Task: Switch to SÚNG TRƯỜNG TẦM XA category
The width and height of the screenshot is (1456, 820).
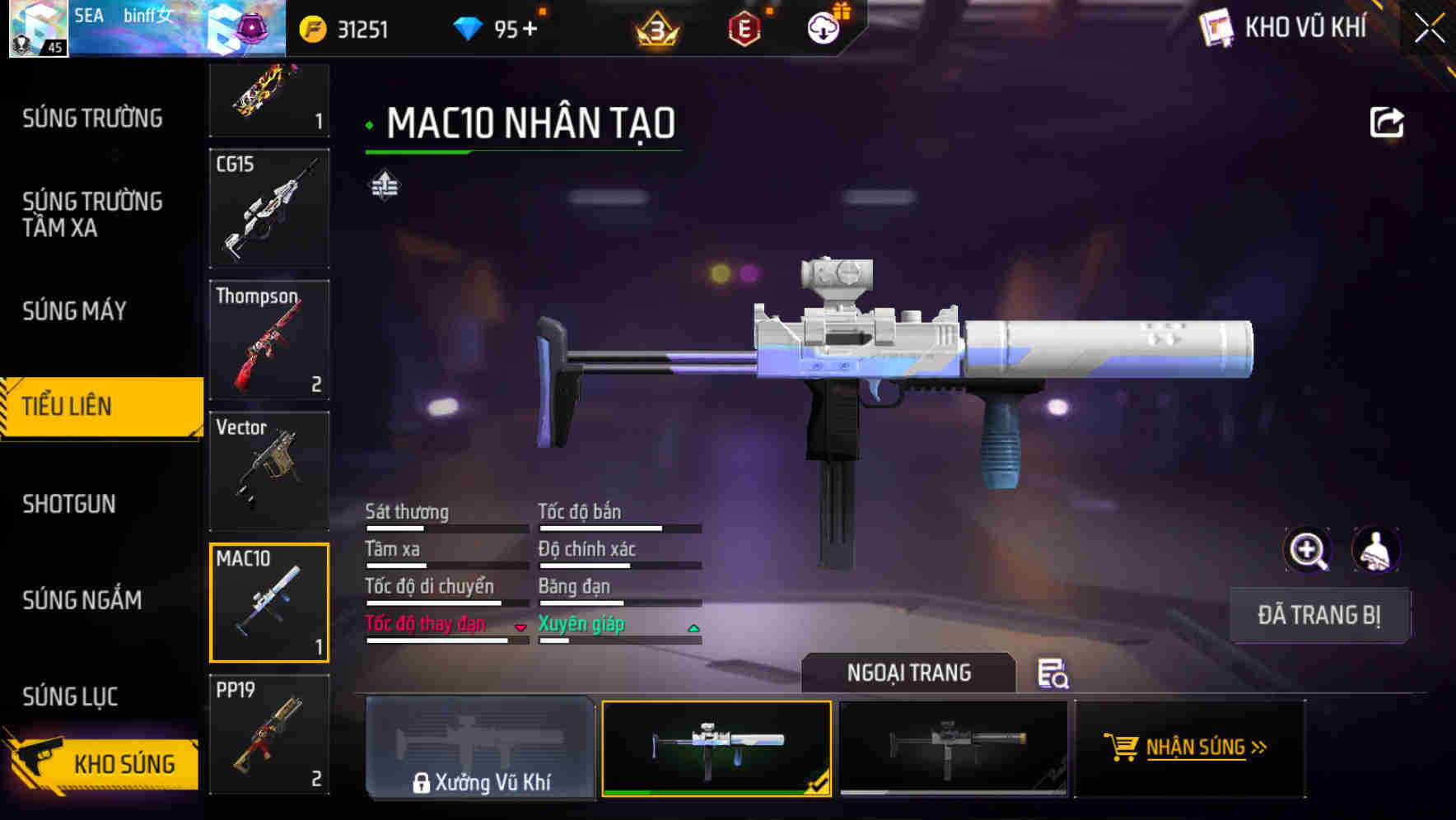Action: pyautogui.click(x=92, y=214)
